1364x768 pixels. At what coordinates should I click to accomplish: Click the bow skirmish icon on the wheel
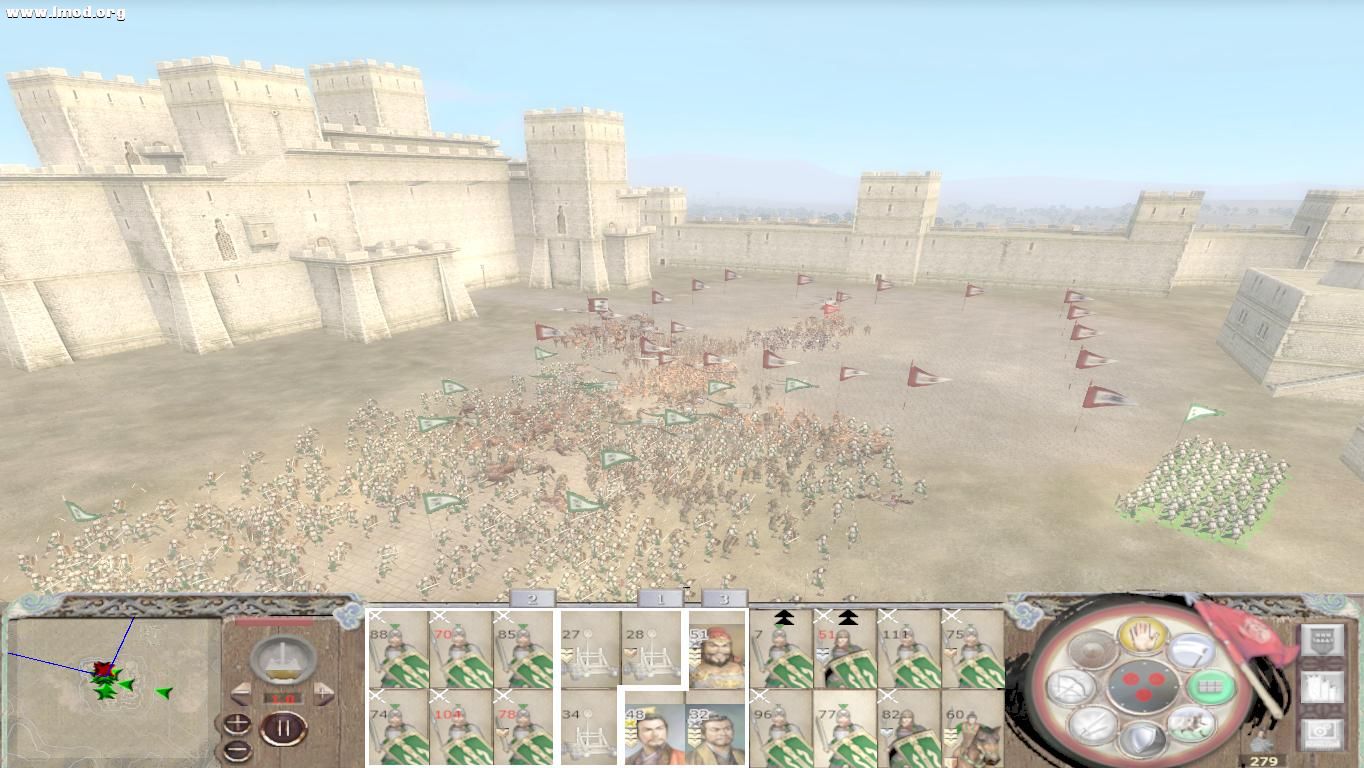click(x=1069, y=686)
